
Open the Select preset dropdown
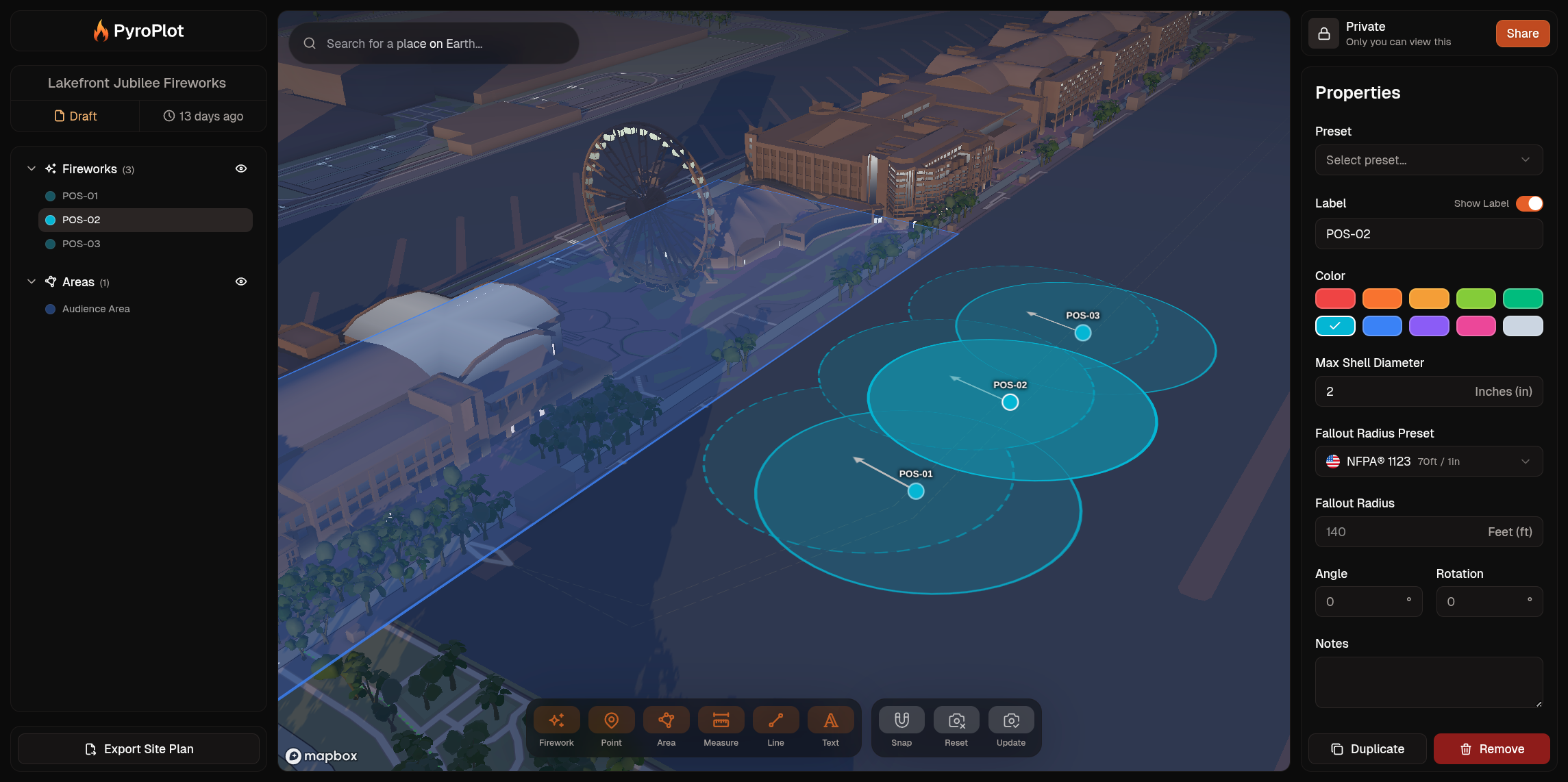coord(1428,160)
